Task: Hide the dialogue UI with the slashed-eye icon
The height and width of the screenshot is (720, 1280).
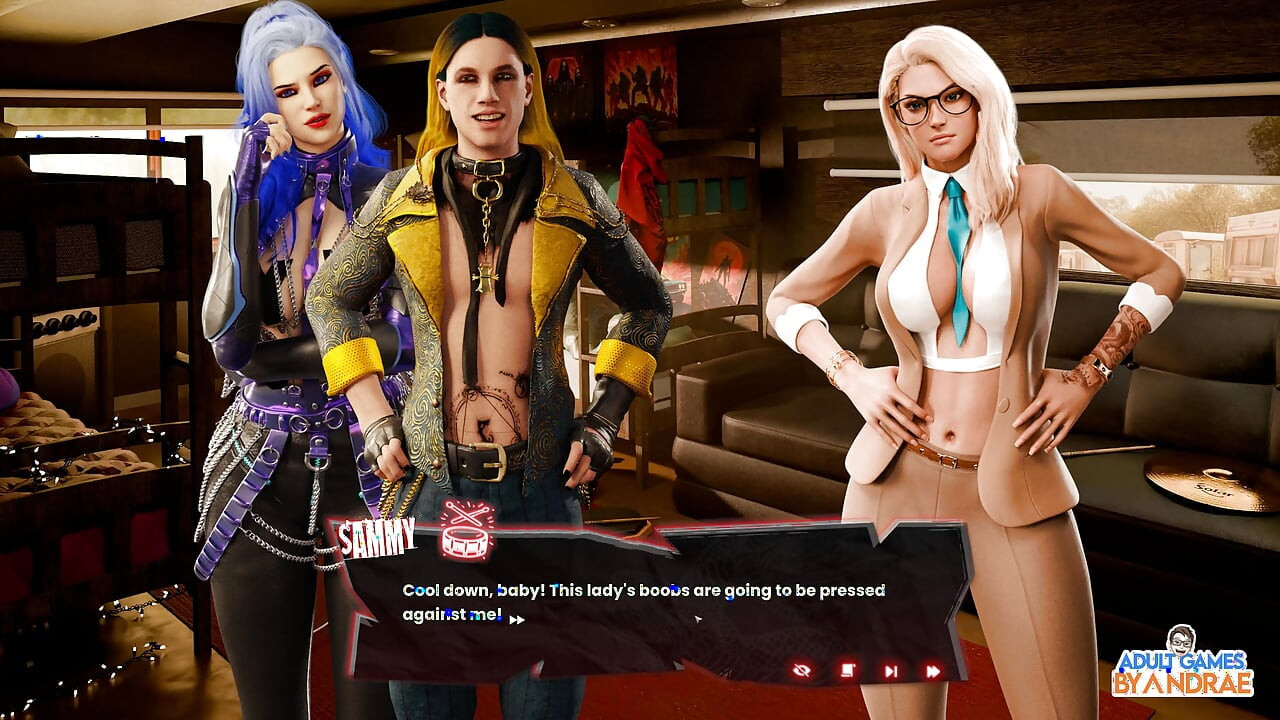Action: [802, 670]
